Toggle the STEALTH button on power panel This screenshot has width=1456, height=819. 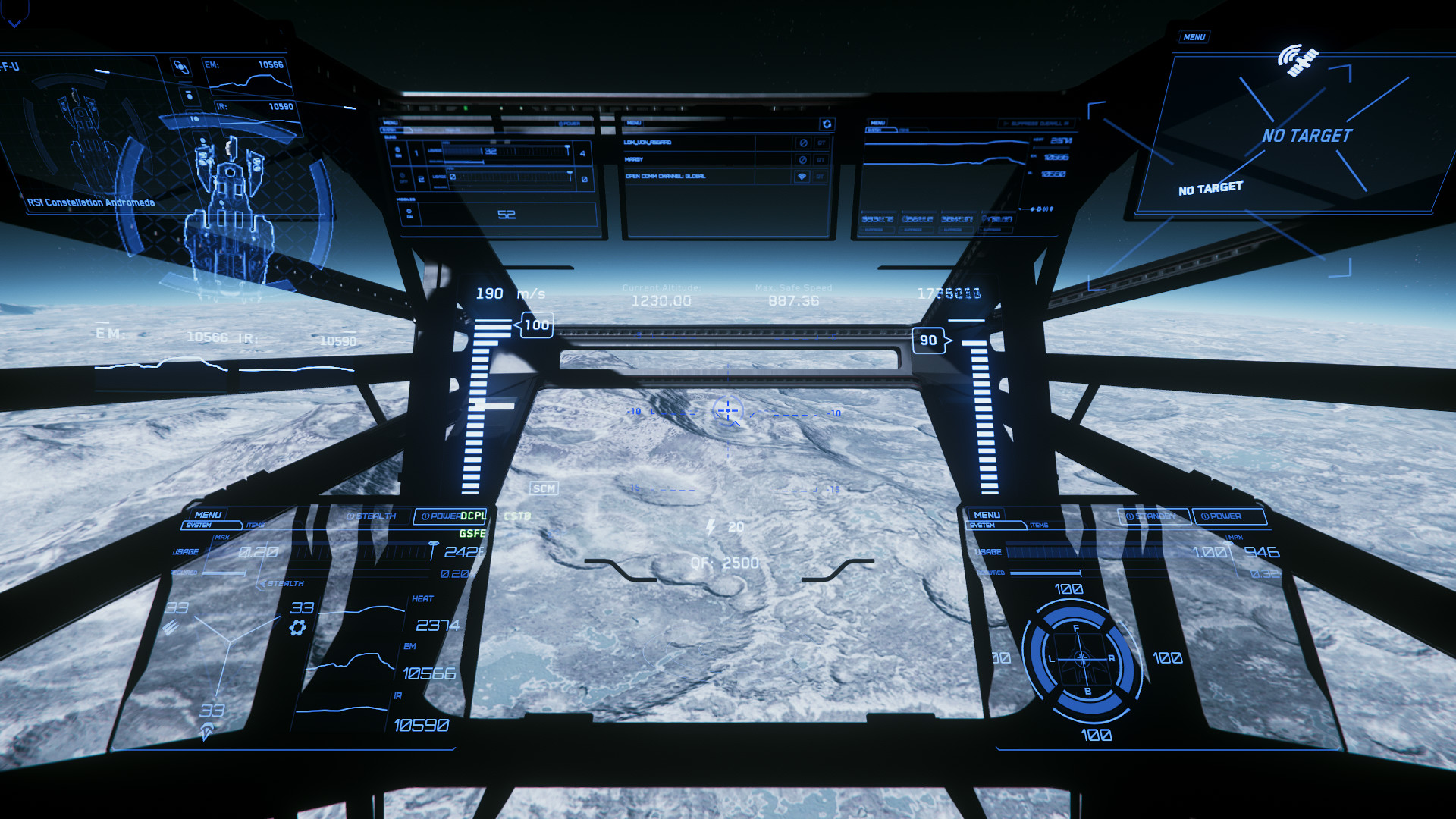point(372,516)
